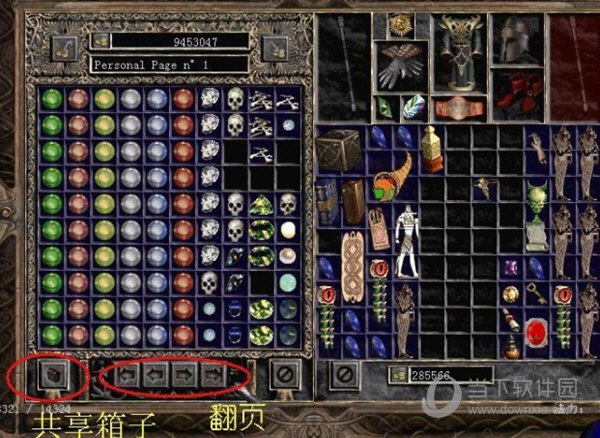Close the stash panel

[x=283, y=376]
